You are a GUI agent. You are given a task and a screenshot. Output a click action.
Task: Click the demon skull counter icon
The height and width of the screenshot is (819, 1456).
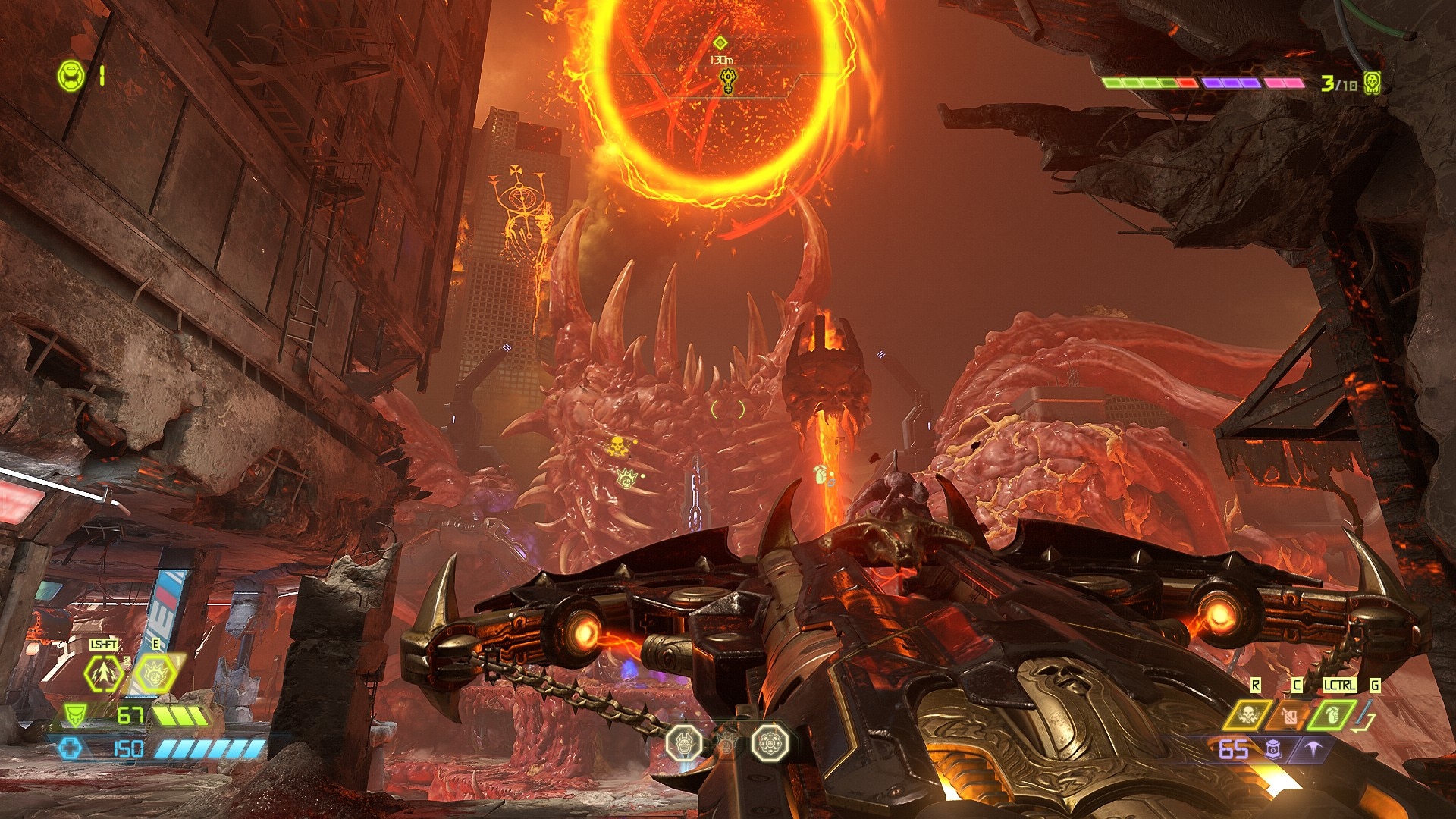click(1372, 83)
